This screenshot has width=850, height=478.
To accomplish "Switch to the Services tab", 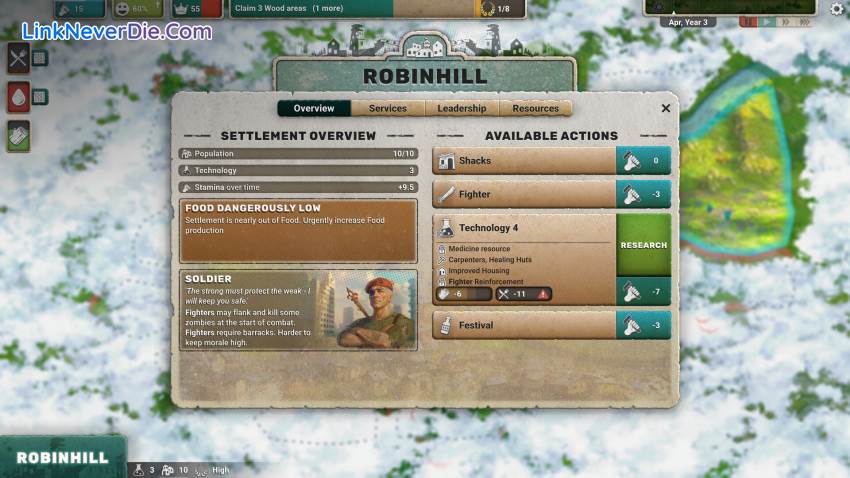I will [x=388, y=108].
